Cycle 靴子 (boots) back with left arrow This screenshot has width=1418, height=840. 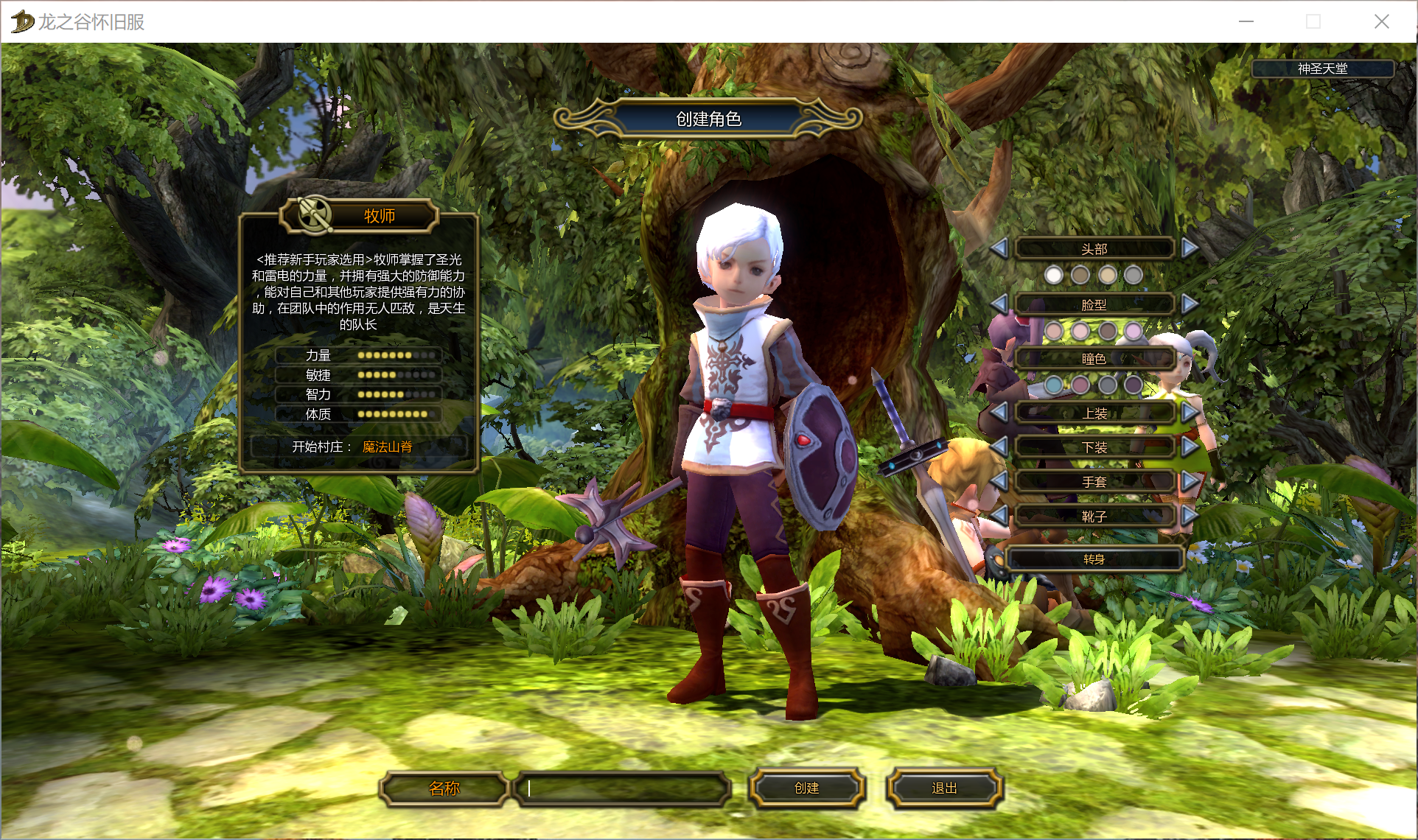coord(999,516)
